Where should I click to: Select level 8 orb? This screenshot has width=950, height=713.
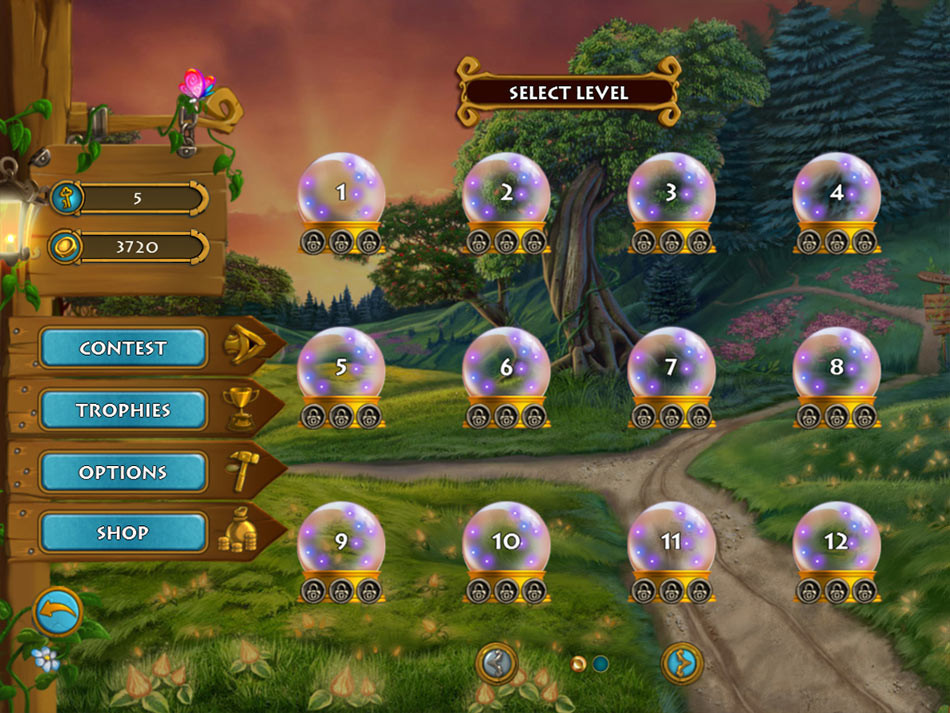pyautogui.click(x=836, y=368)
